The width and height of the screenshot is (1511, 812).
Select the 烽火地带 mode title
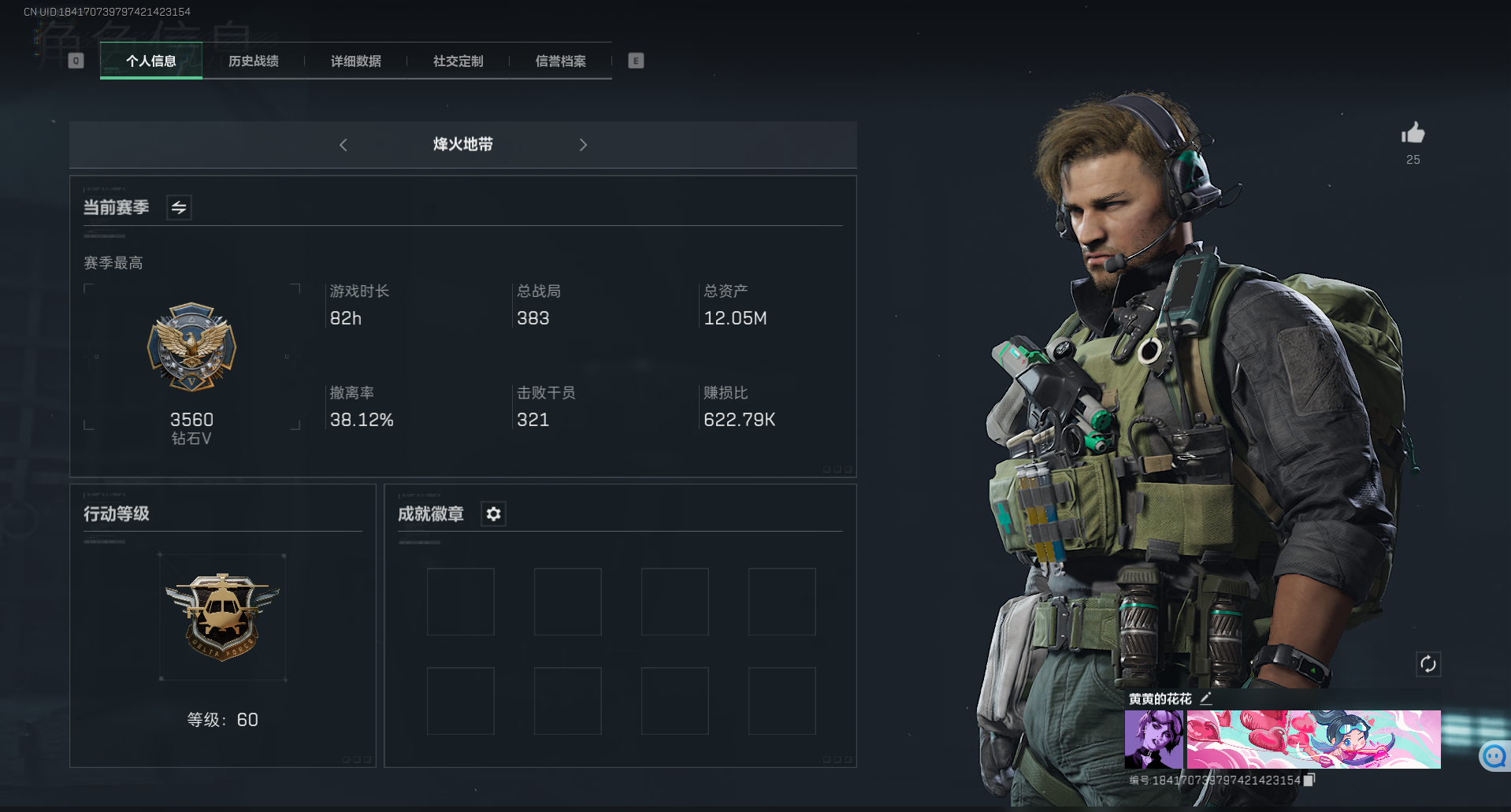[x=462, y=145]
